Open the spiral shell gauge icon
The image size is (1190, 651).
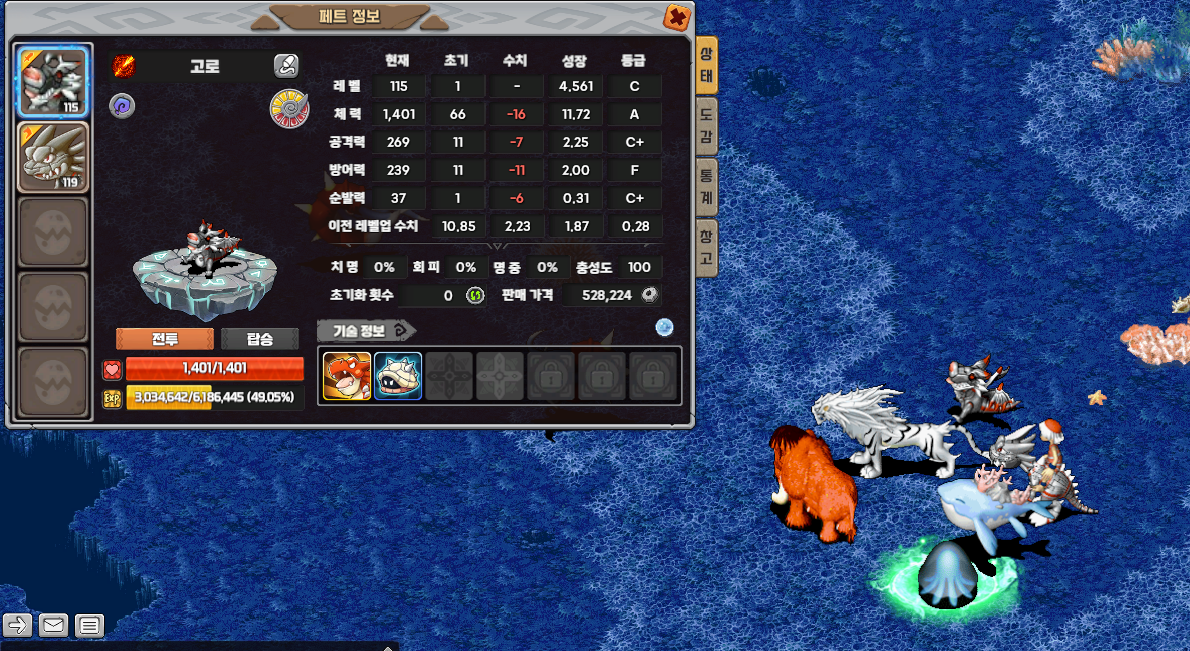[x=289, y=108]
